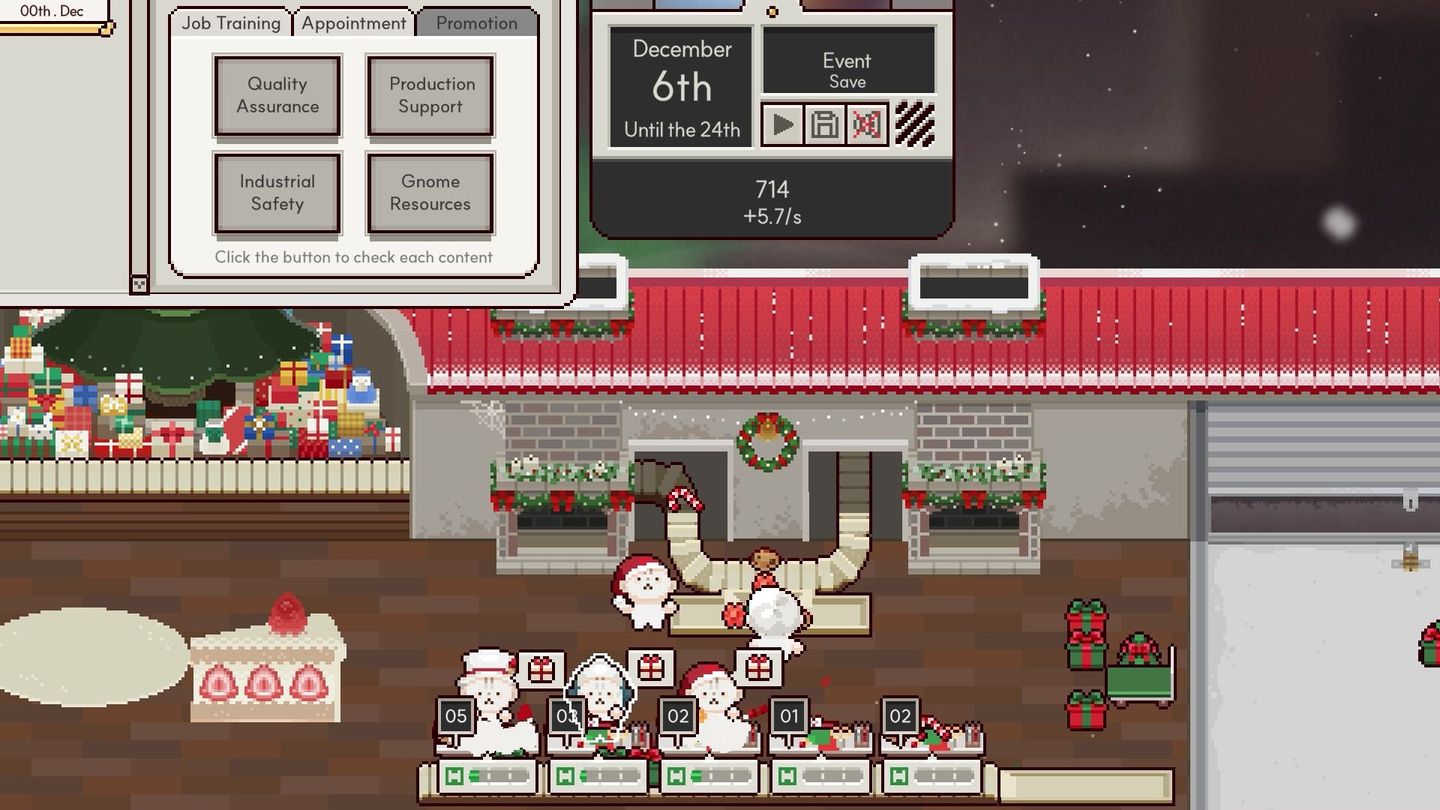Open Gnome Resources
Screen dimensions: 1440x810
tap(430, 193)
